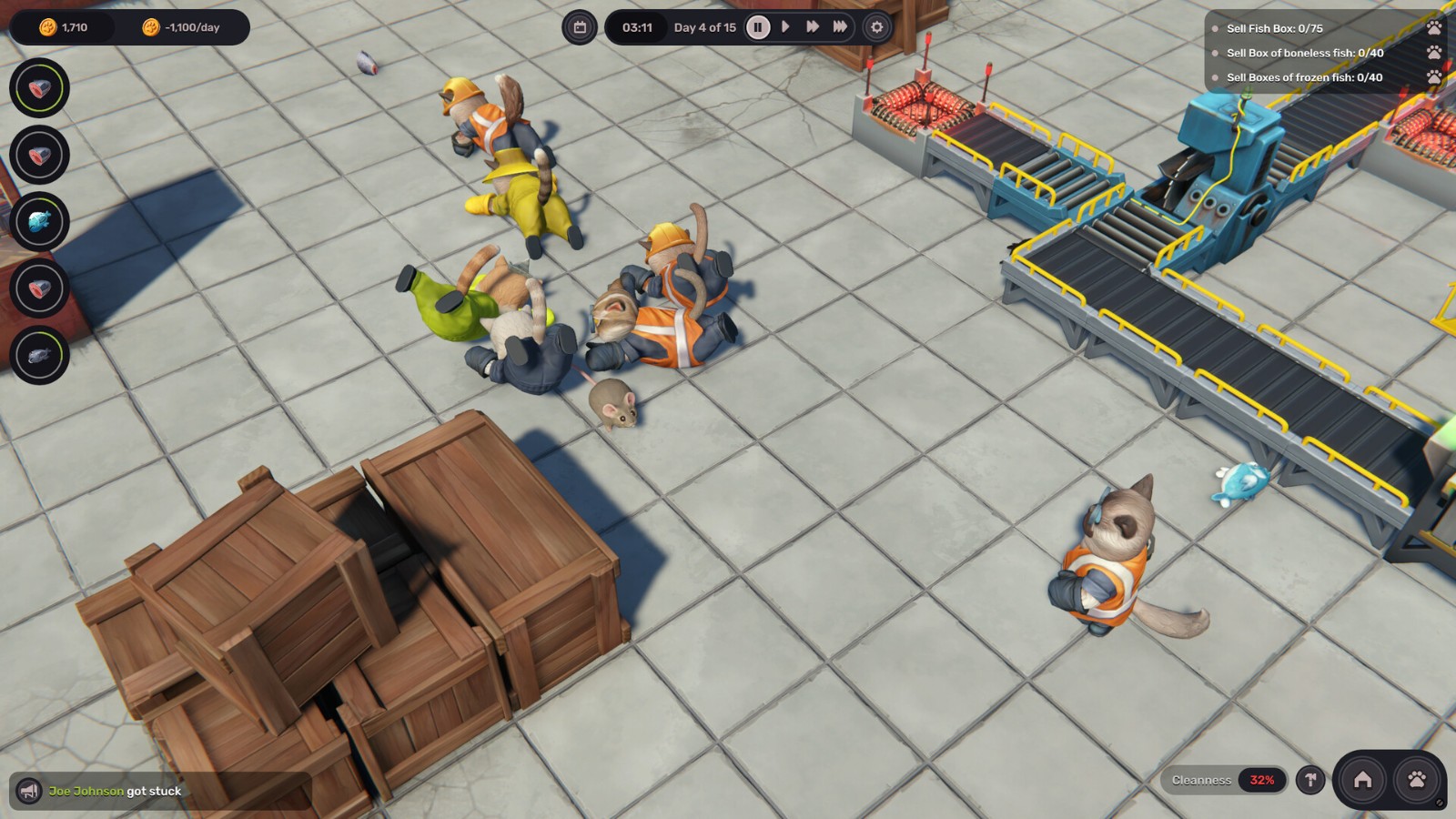The image size is (1456, 819).
Task: Set game speed to normal play
Action: coord(785,27)
